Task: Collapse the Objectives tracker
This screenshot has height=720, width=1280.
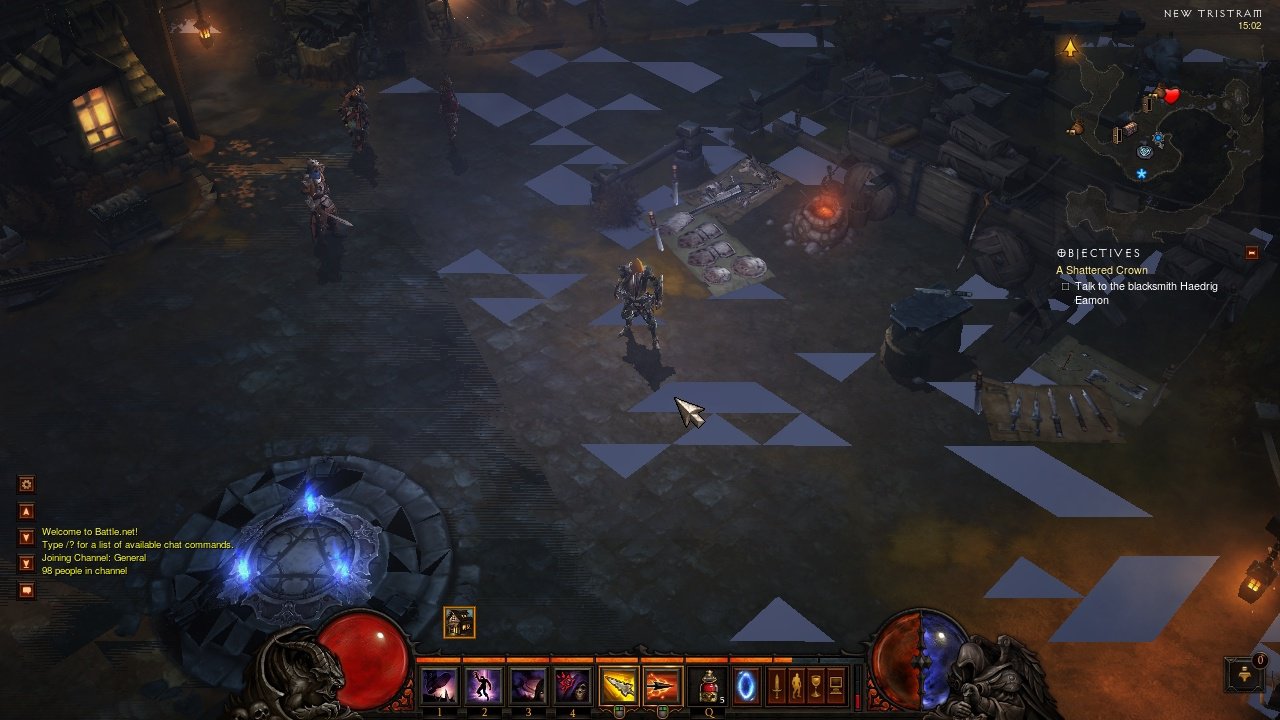Action: coord(1251,253)
